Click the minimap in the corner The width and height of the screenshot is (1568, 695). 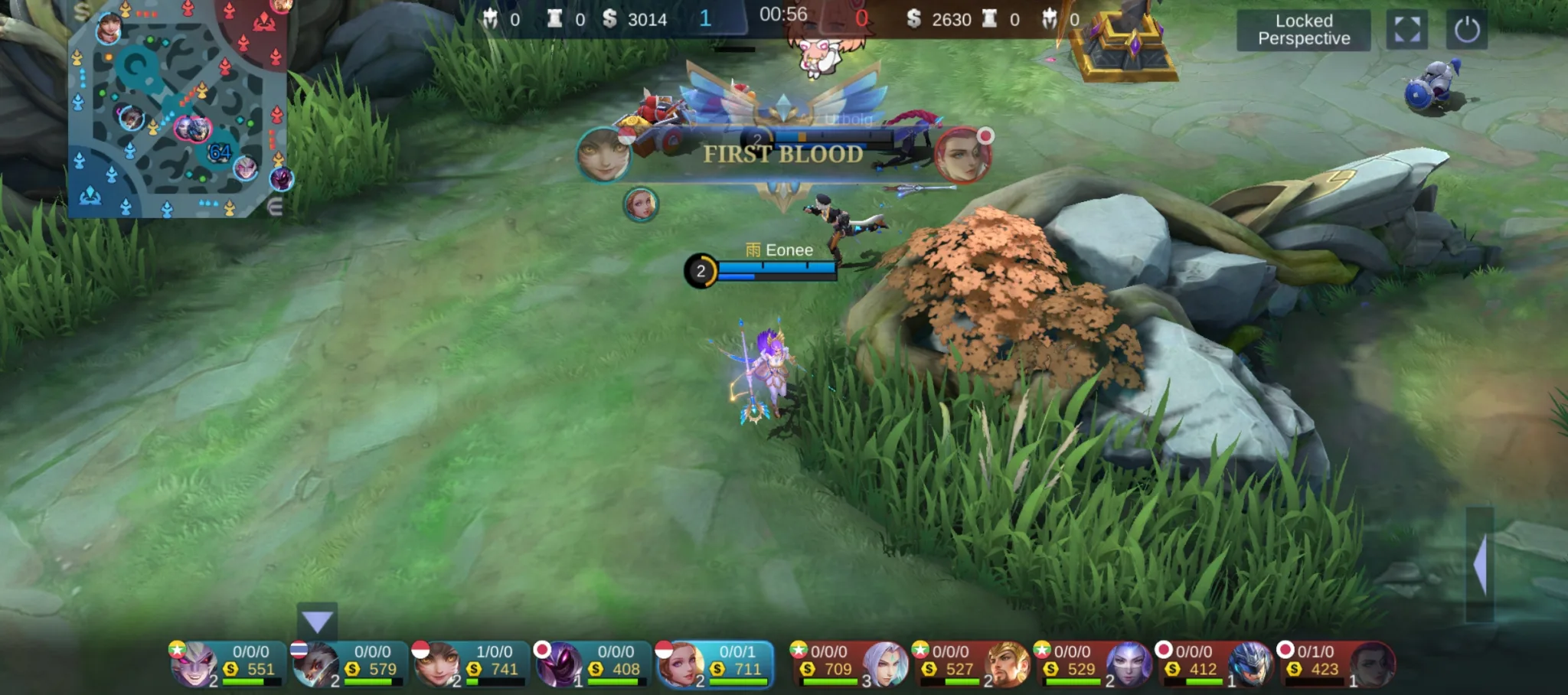click(x=177, y=109)
